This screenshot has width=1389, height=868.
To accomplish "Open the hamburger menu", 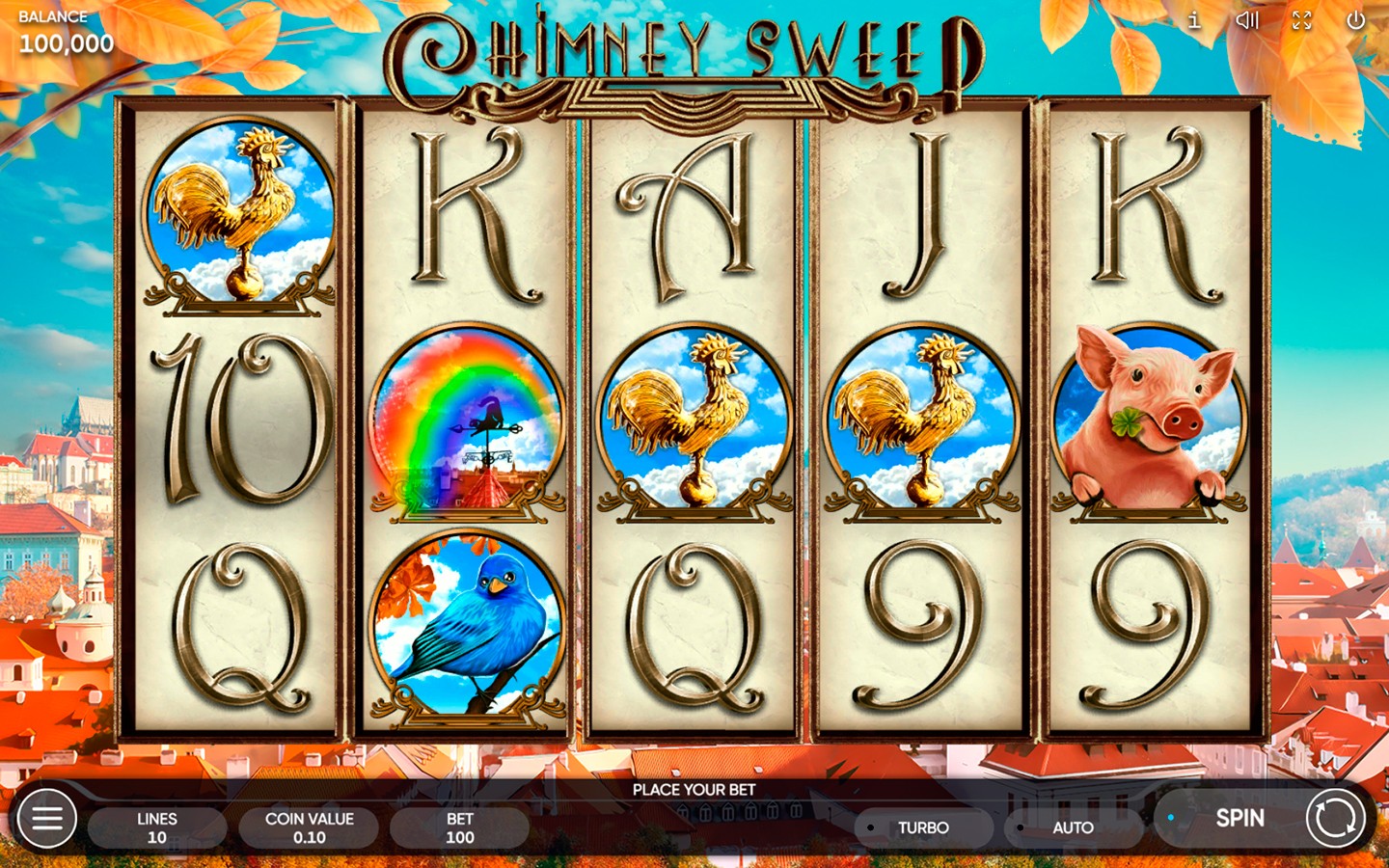I will pos(45,818).
